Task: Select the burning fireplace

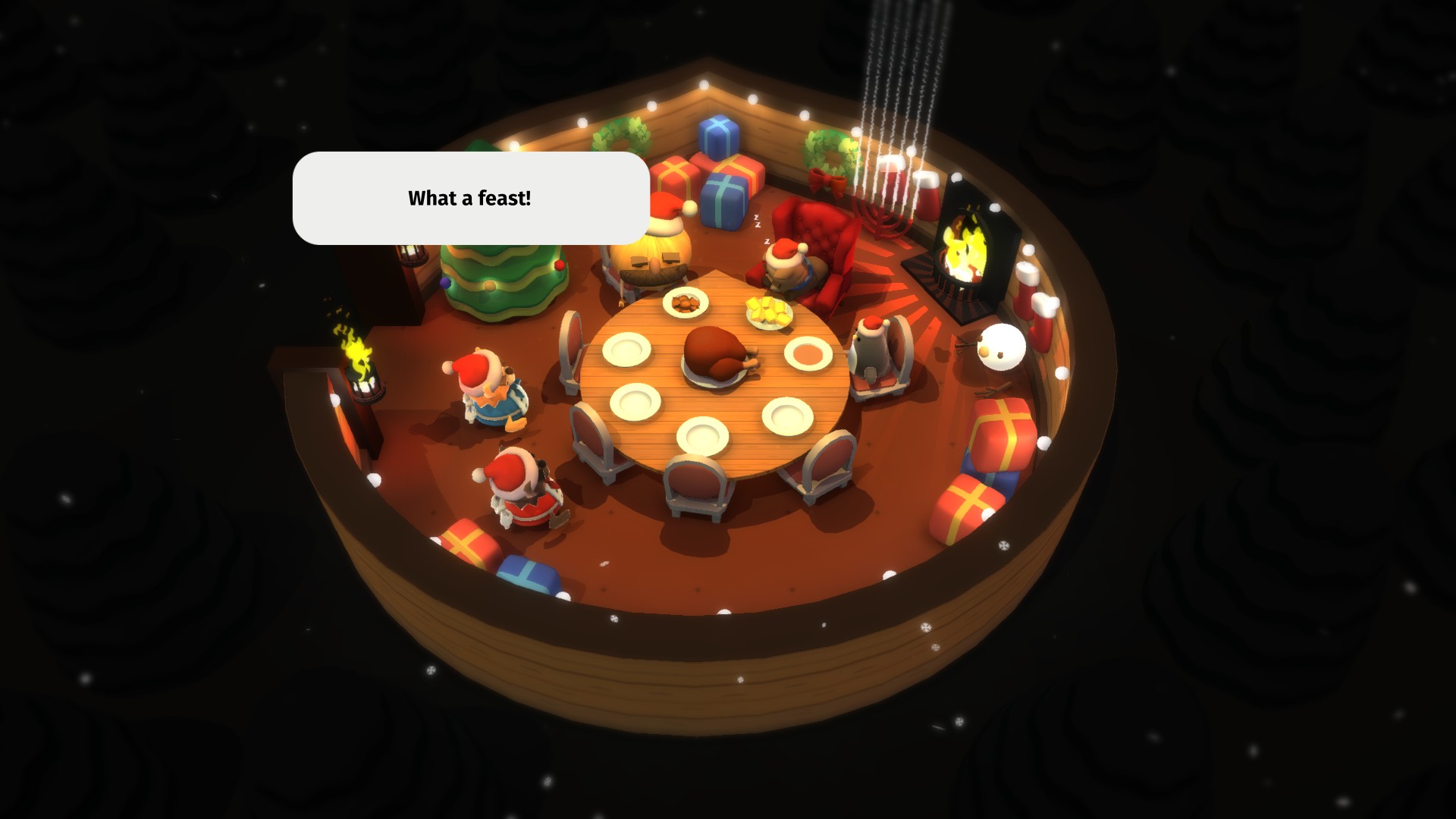Action: pos(963,250)
